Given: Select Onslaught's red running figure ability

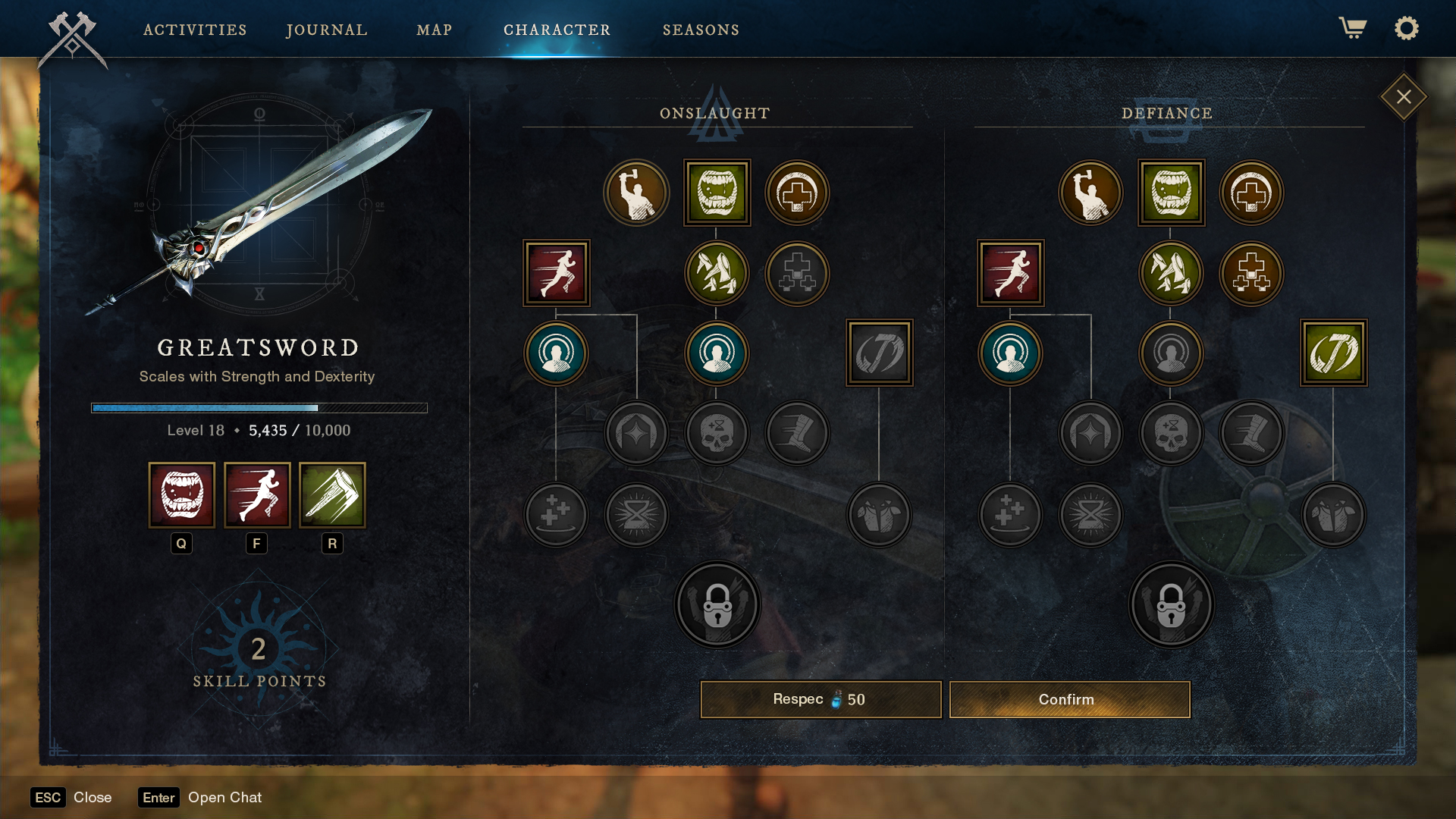Looking at the screenshot, I should (x=557, y=273).
